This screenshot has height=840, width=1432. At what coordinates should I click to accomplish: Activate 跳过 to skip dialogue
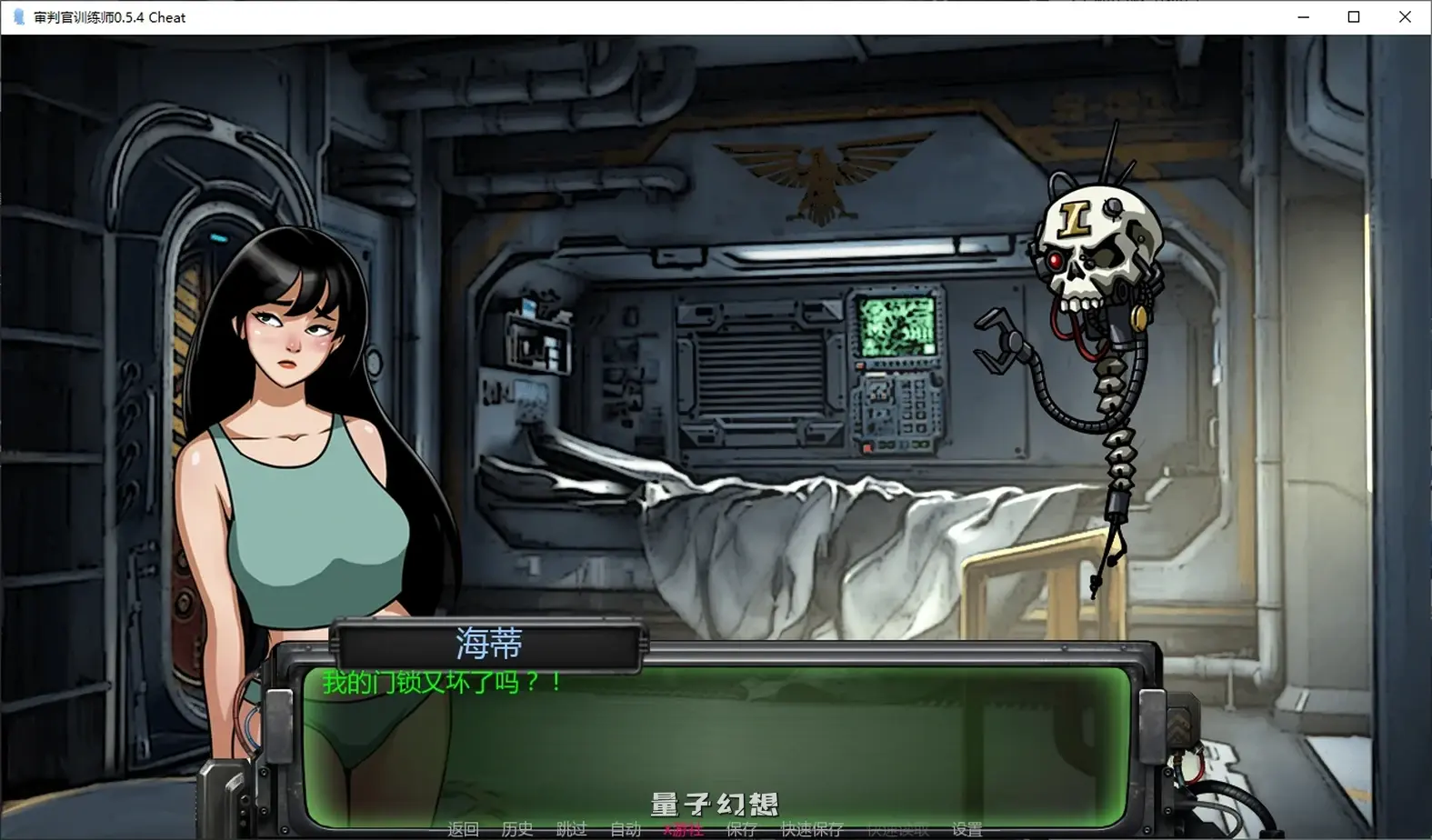pyautogui.click(x=569, y=828)
